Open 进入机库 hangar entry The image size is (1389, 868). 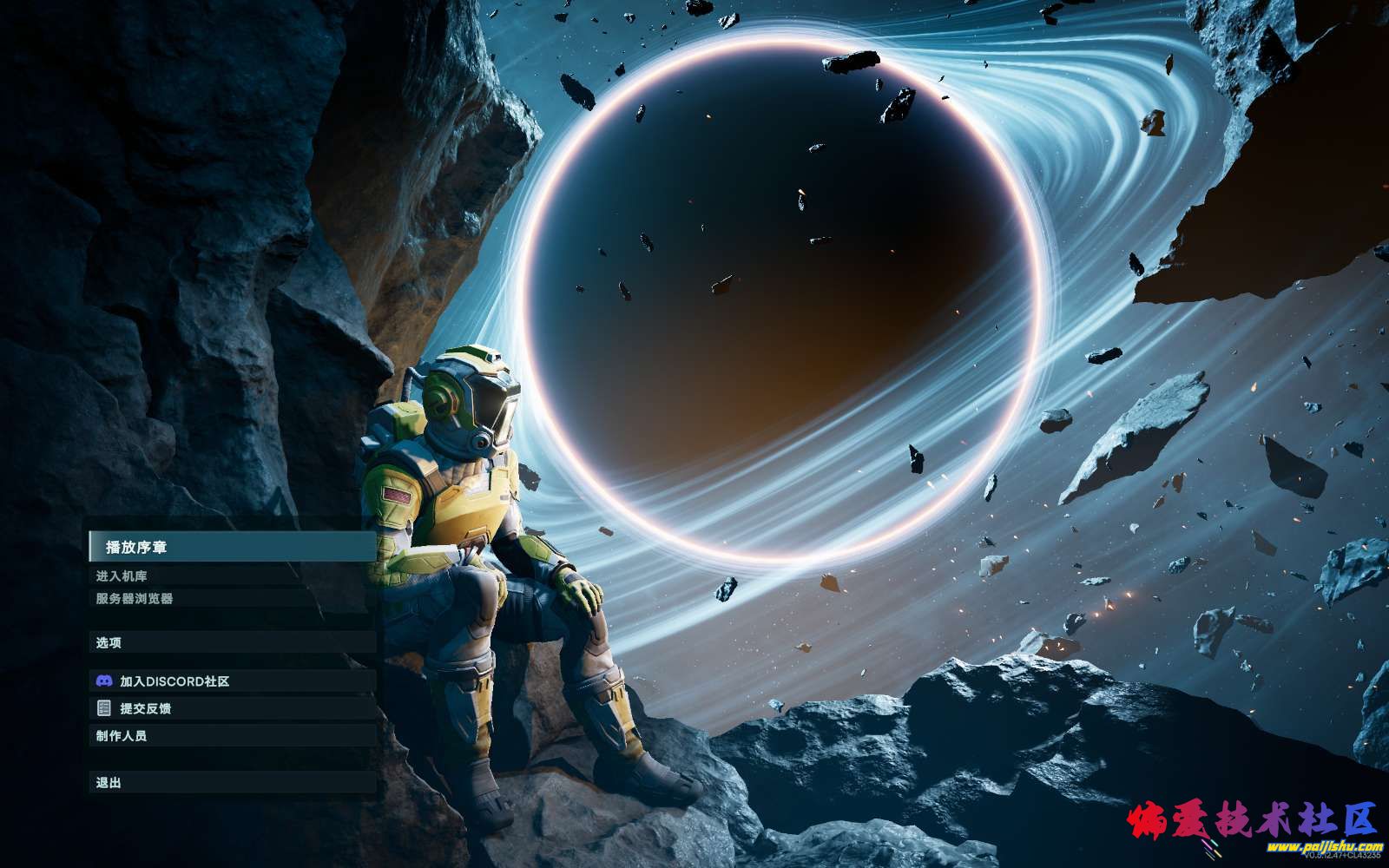122,575
